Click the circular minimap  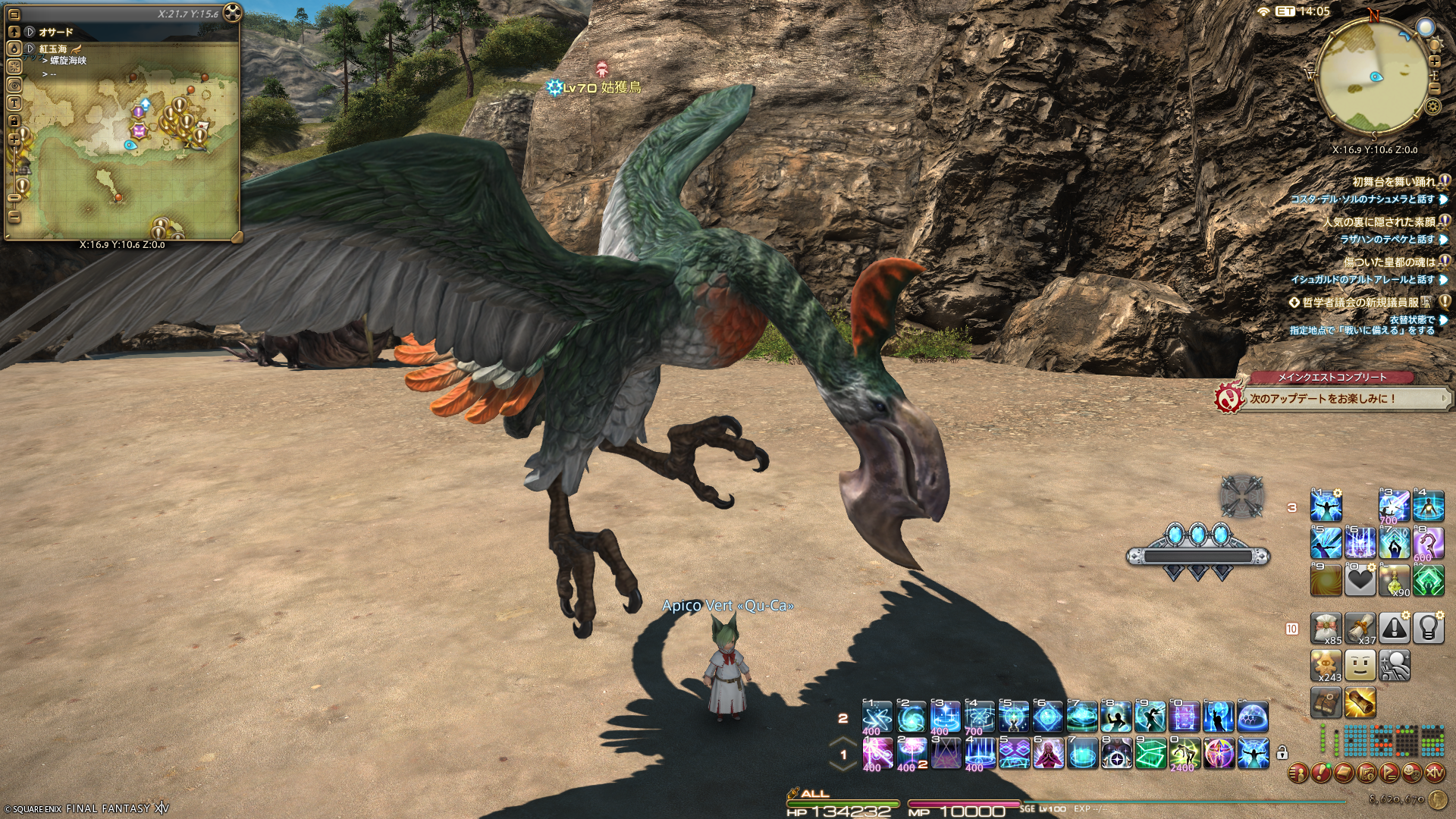click(x=1376, y=74)
